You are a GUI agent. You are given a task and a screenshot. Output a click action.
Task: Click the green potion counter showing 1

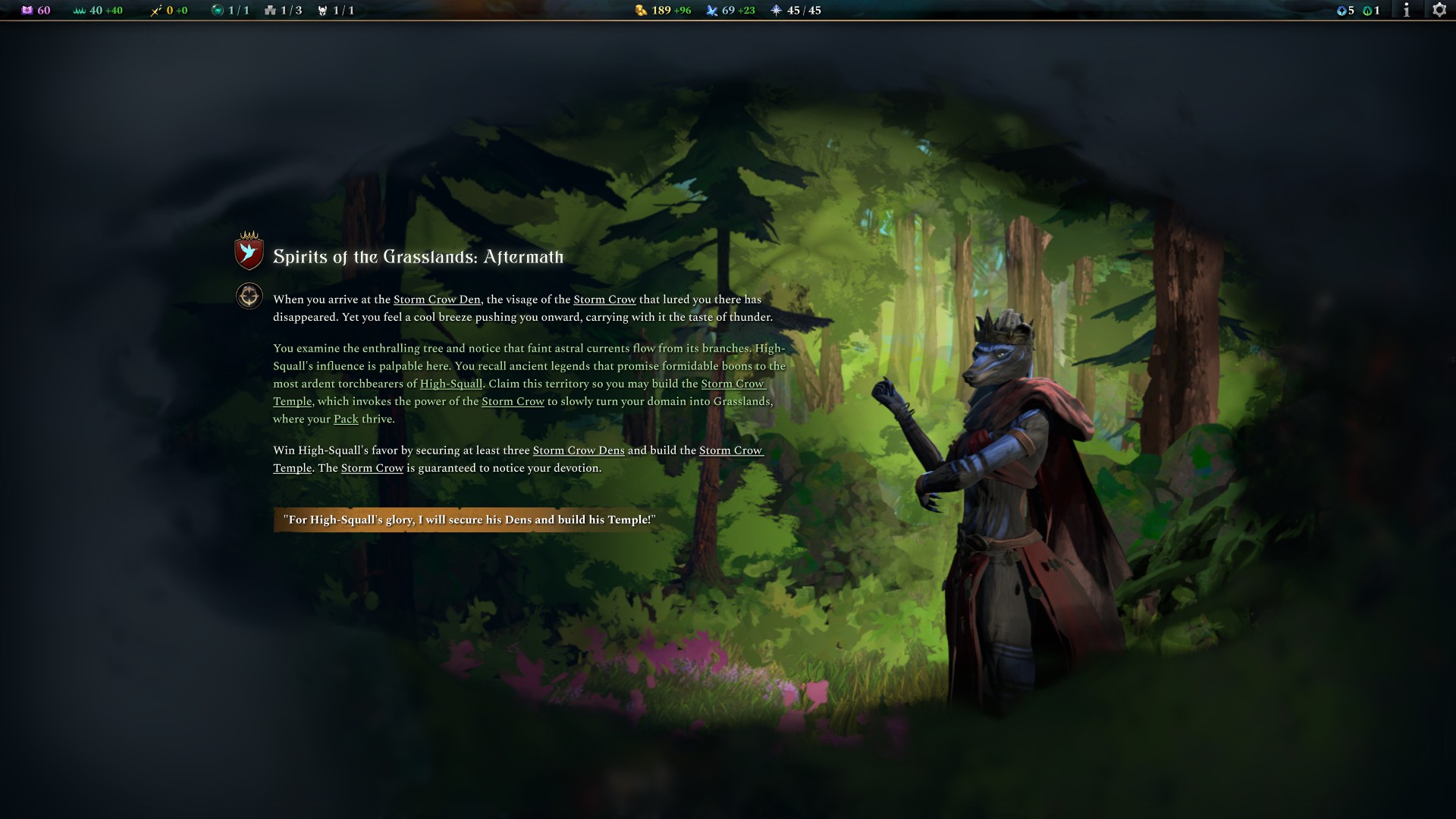pos(1368,11)
